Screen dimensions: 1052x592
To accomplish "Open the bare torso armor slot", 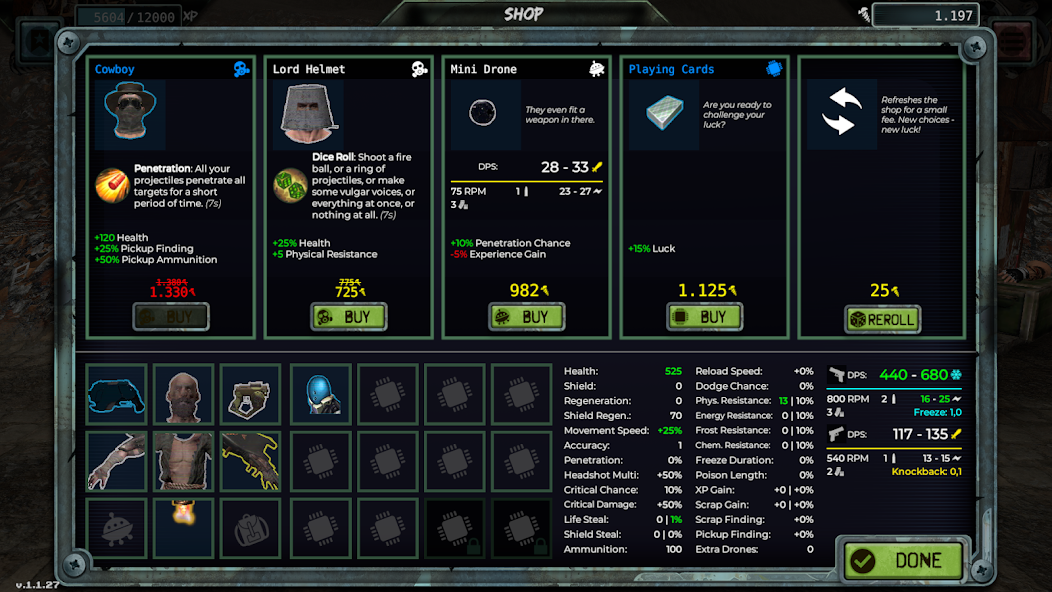I will coord(183,461).
